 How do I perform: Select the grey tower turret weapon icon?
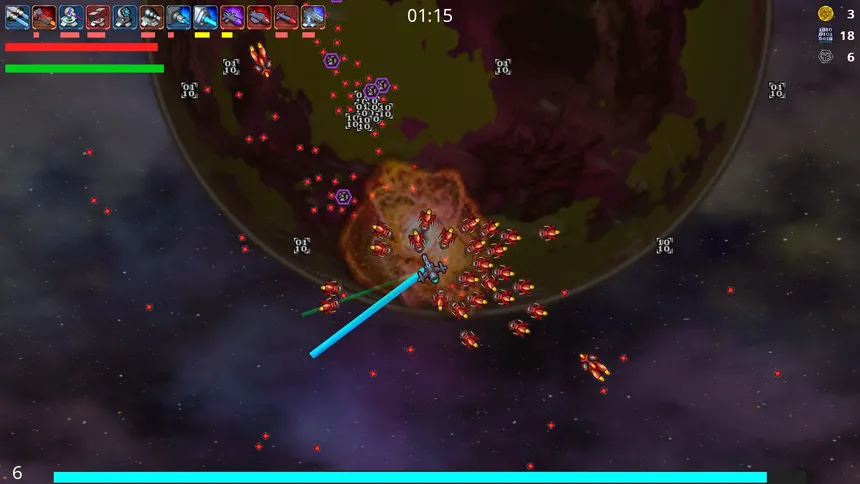click(x=313, y=16)
